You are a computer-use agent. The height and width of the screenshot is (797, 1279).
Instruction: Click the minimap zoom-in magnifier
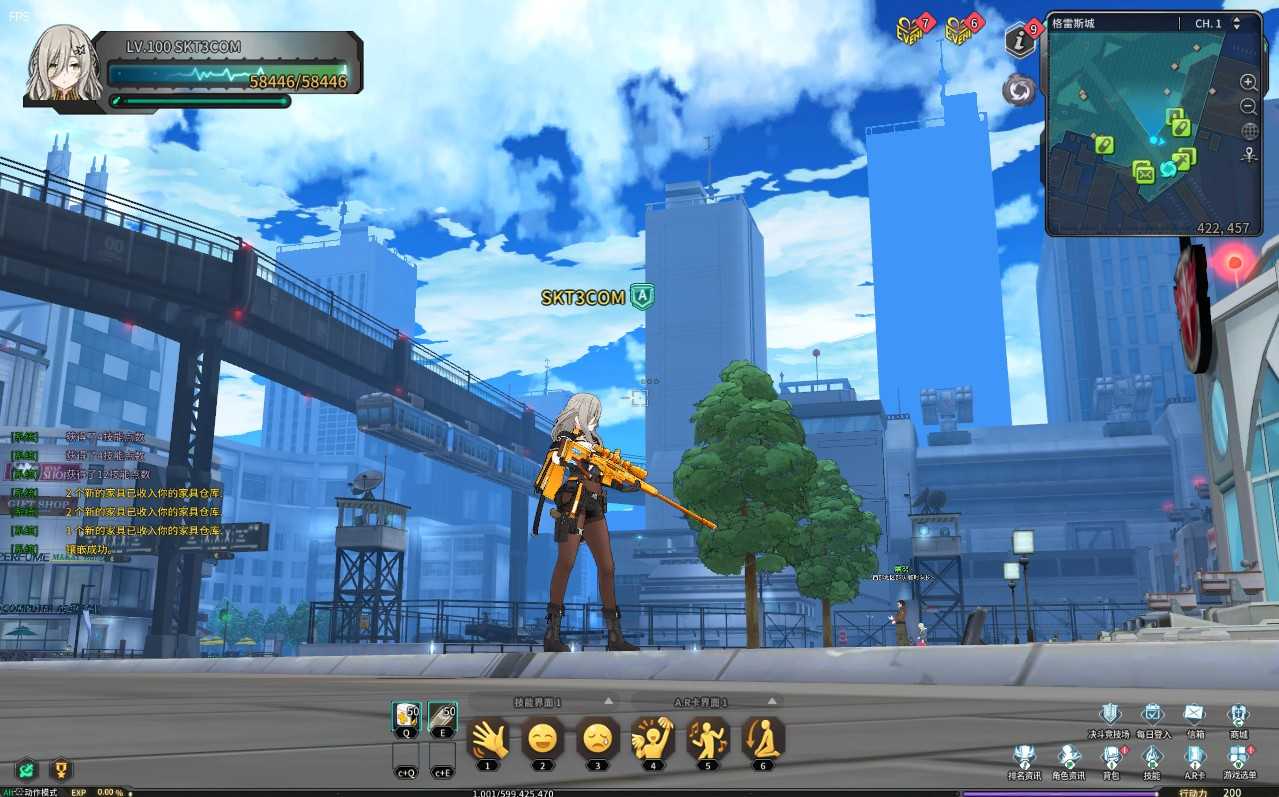point(1249,82)
